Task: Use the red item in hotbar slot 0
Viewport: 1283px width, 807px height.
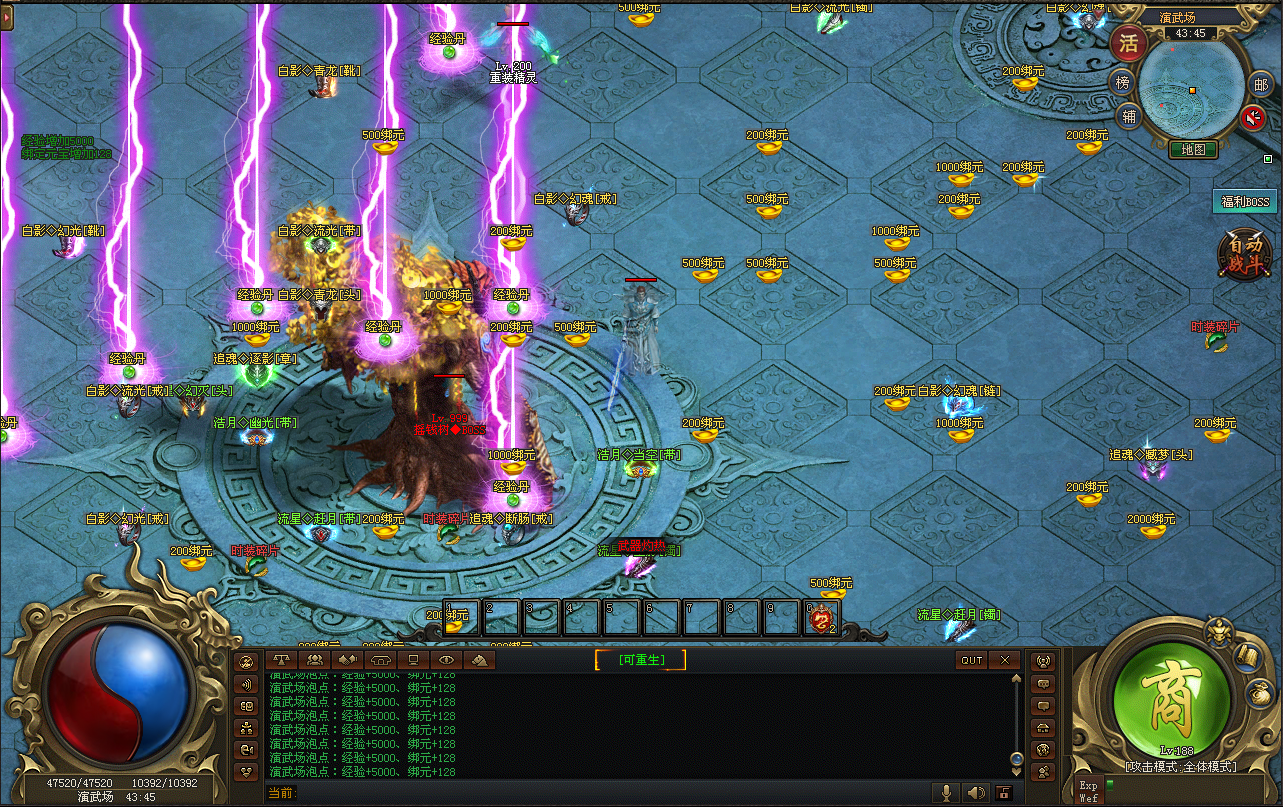Action: (821, 619)
